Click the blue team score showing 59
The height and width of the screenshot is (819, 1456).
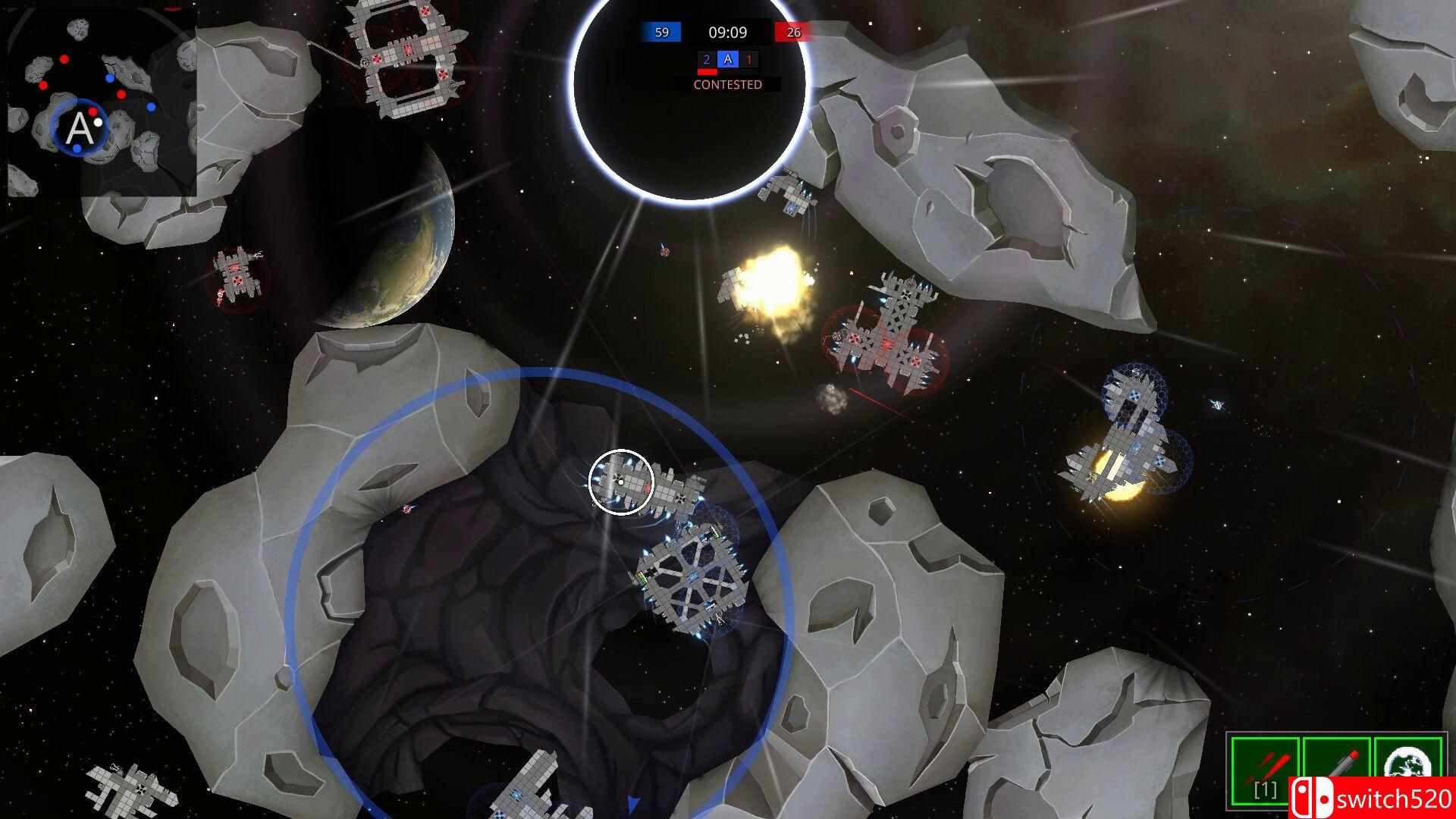[661, 33]
